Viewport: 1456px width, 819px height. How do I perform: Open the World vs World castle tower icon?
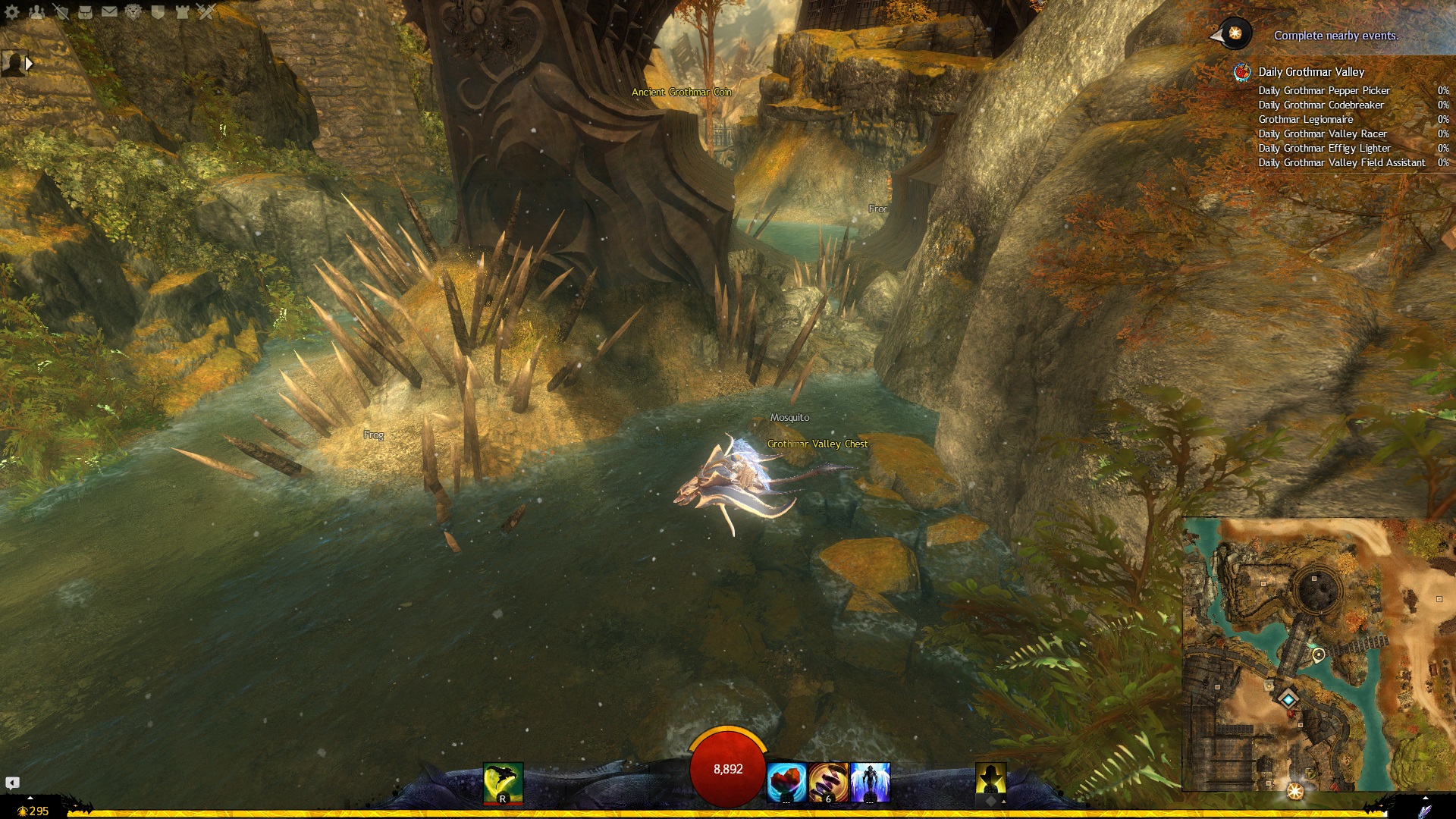pyautogui.click(x=182, y=11)
